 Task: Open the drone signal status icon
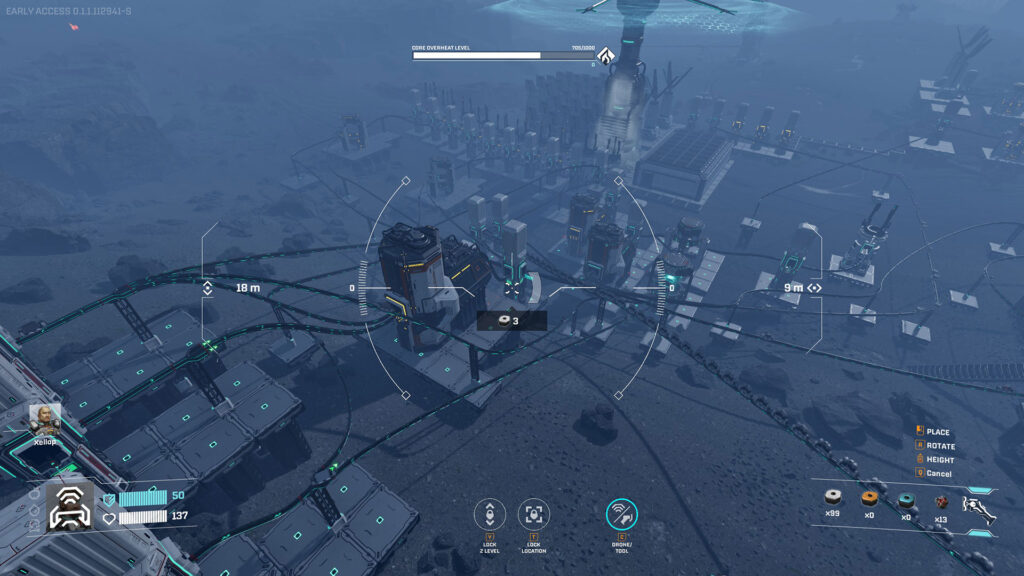click(70, 507)
